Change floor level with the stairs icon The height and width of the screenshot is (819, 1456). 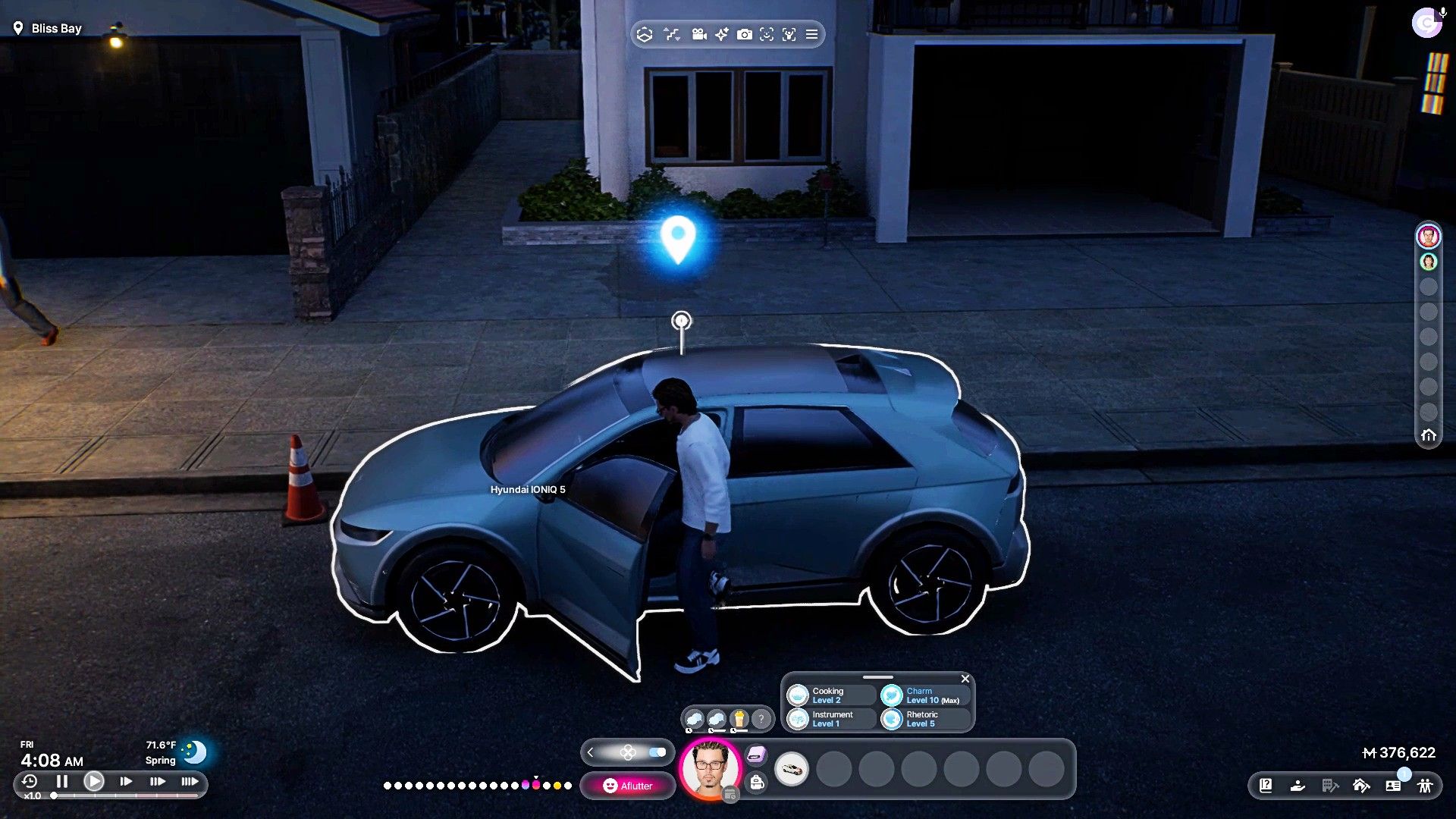(x=672, y=35)
